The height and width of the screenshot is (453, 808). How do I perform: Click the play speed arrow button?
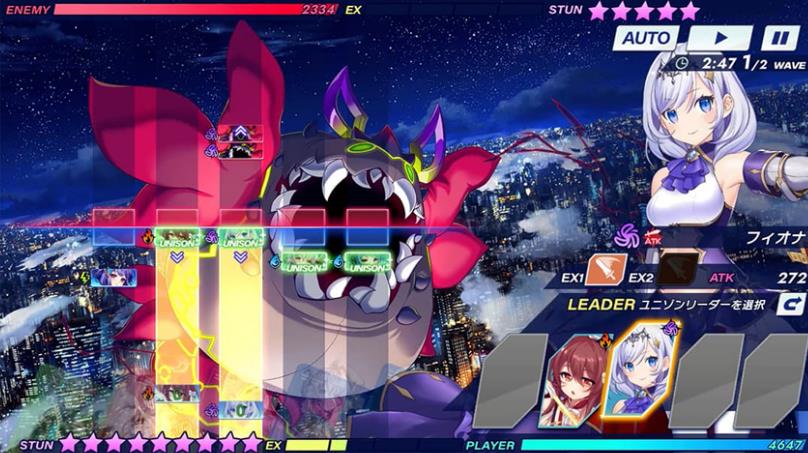click(719, 38)
